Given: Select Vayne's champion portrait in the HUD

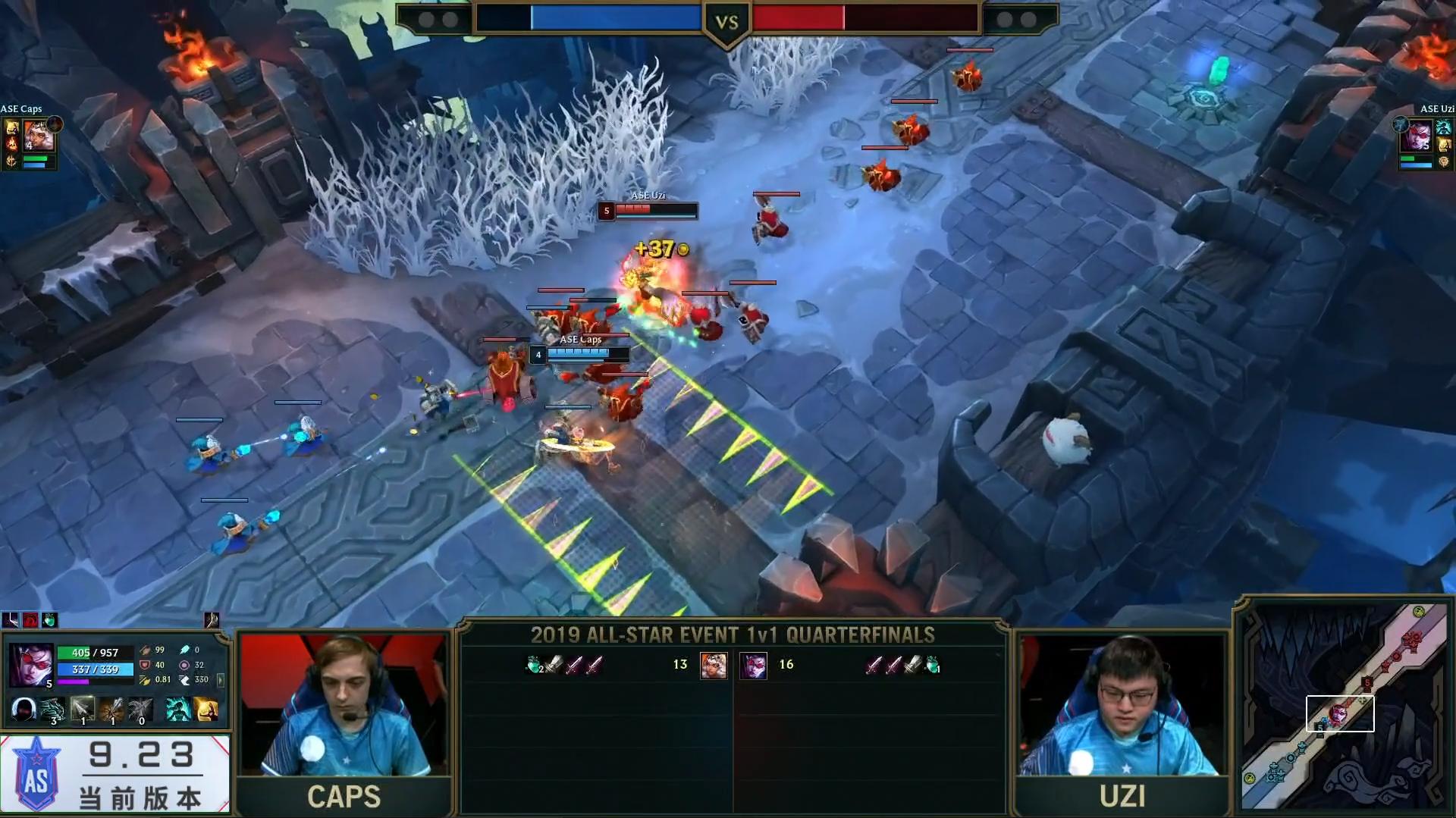Looking at the screenshot, I should 31,664.
